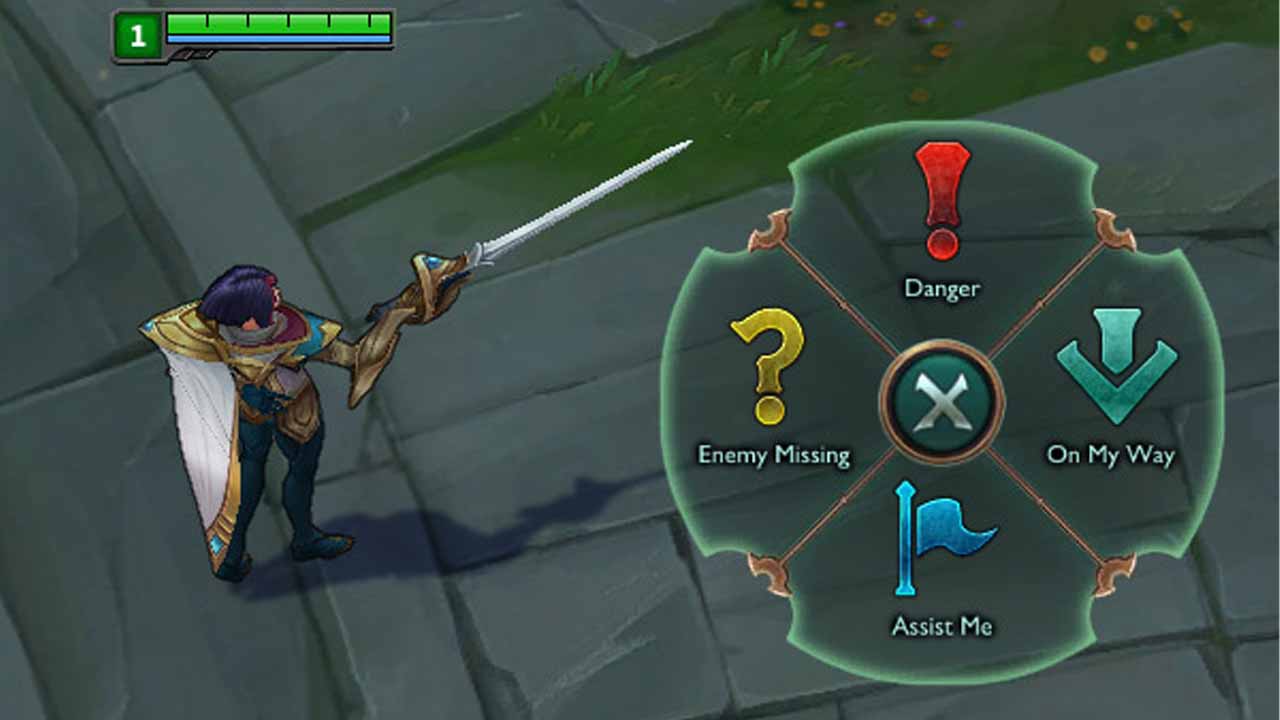Cancel the ping wheel via center button
This screenshot has height=720, width=1280.
point(941,400)
